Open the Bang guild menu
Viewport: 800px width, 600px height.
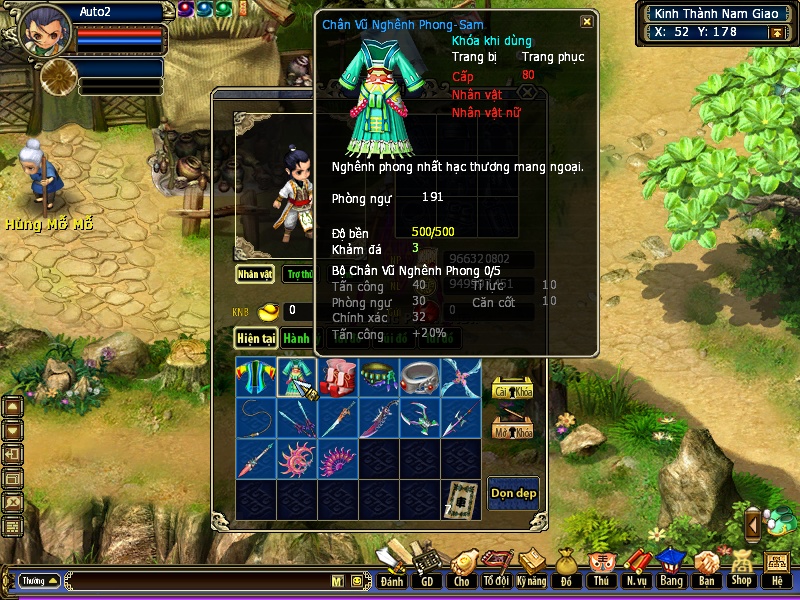coord(671,567)
